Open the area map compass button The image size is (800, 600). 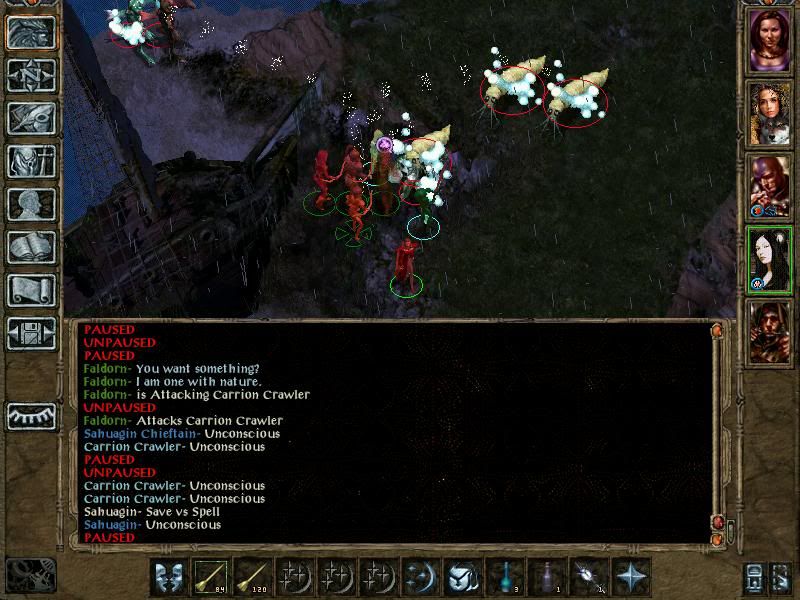tap(31, 75)
